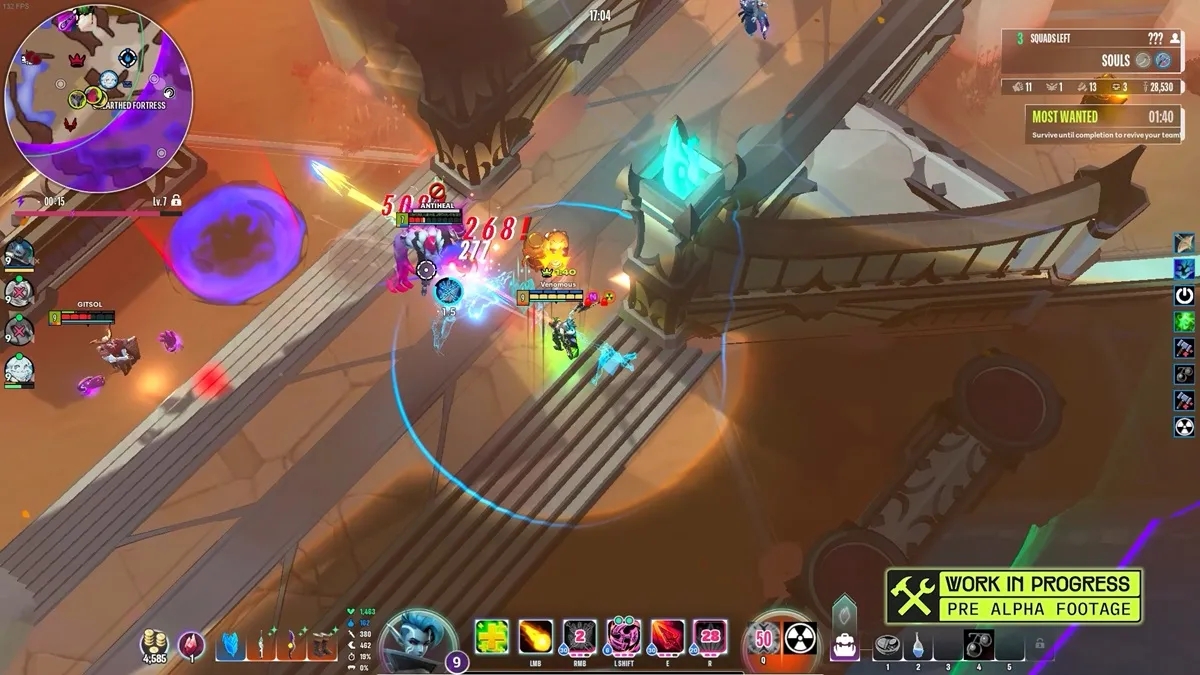Select the bottom white-haired teammate portrait
1200x675 pixels.
pyautogui.click(x=19, y=371)
